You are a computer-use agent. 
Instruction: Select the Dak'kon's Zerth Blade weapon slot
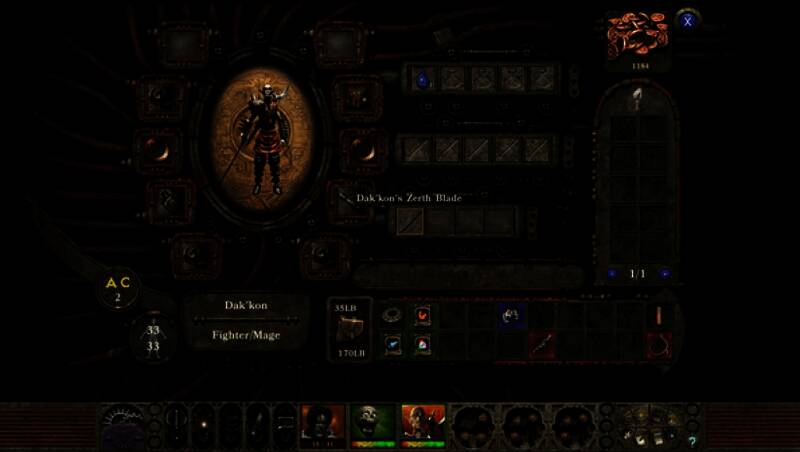pyautogui.click(x=410, y=220)
